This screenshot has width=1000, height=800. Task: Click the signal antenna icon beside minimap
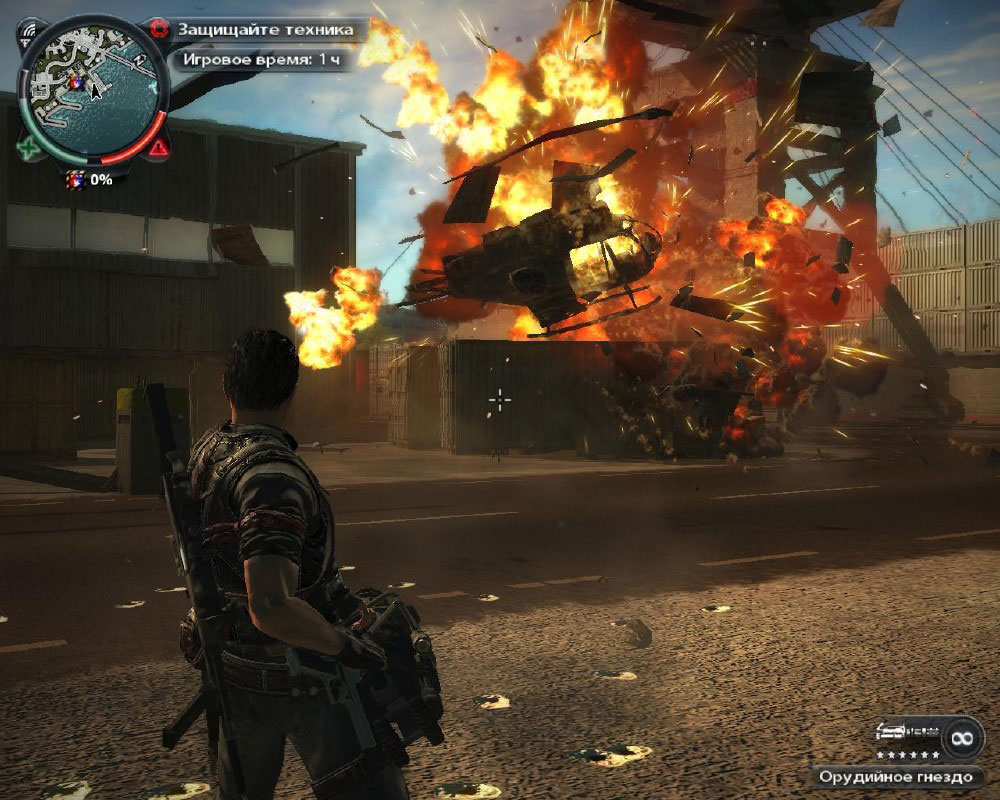pyautogui.click(x=27, y=29)
